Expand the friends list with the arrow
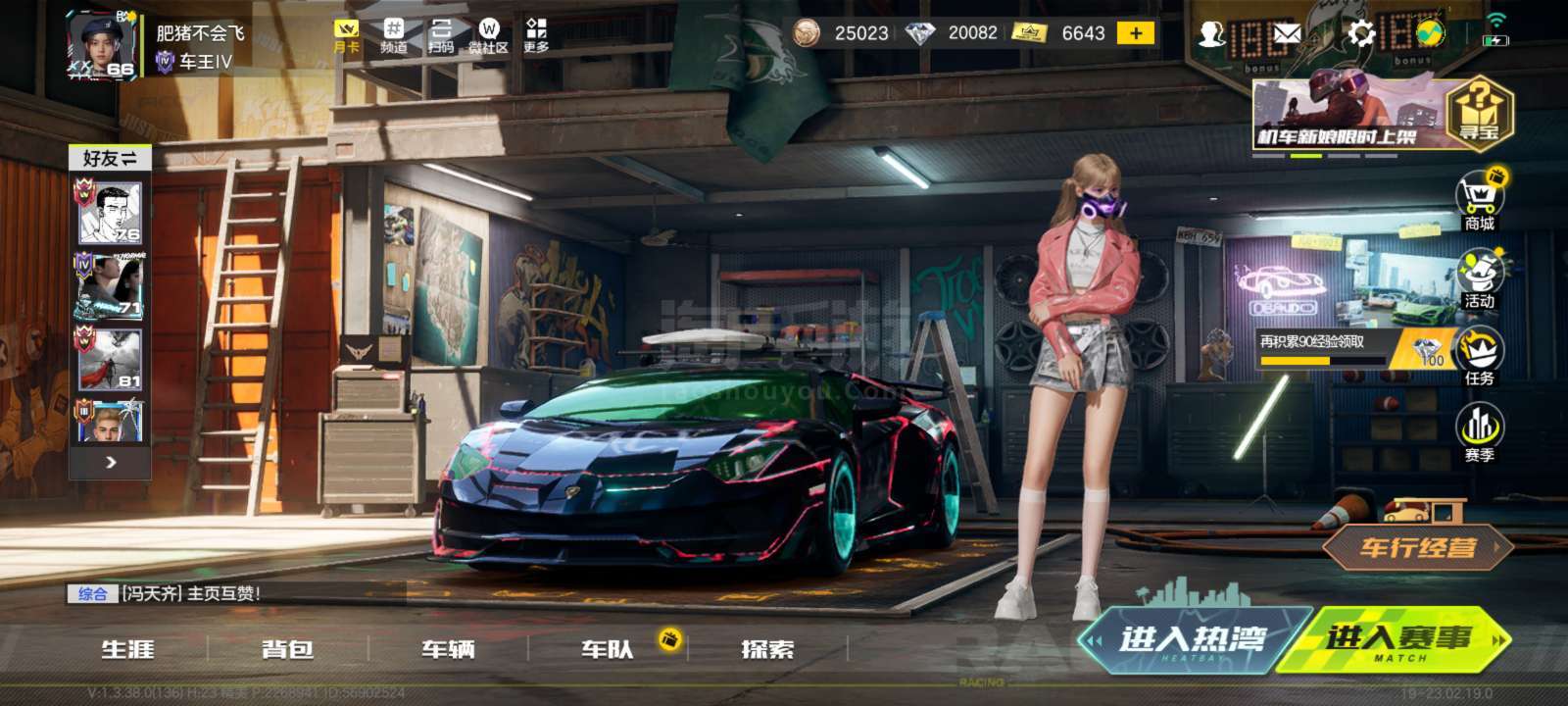Screen dimensions: 1568x706 tap(111, 462)
